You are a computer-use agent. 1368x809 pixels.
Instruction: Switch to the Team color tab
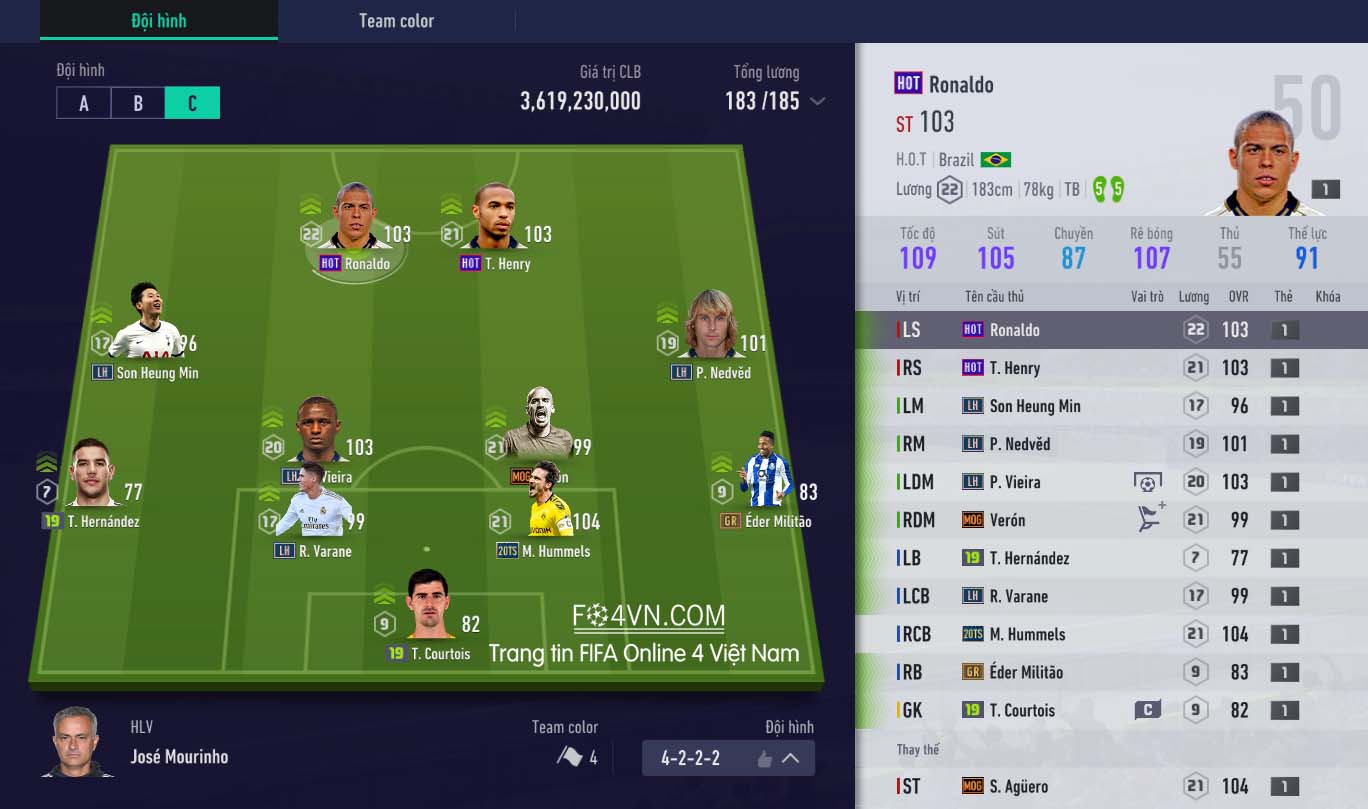396,20
